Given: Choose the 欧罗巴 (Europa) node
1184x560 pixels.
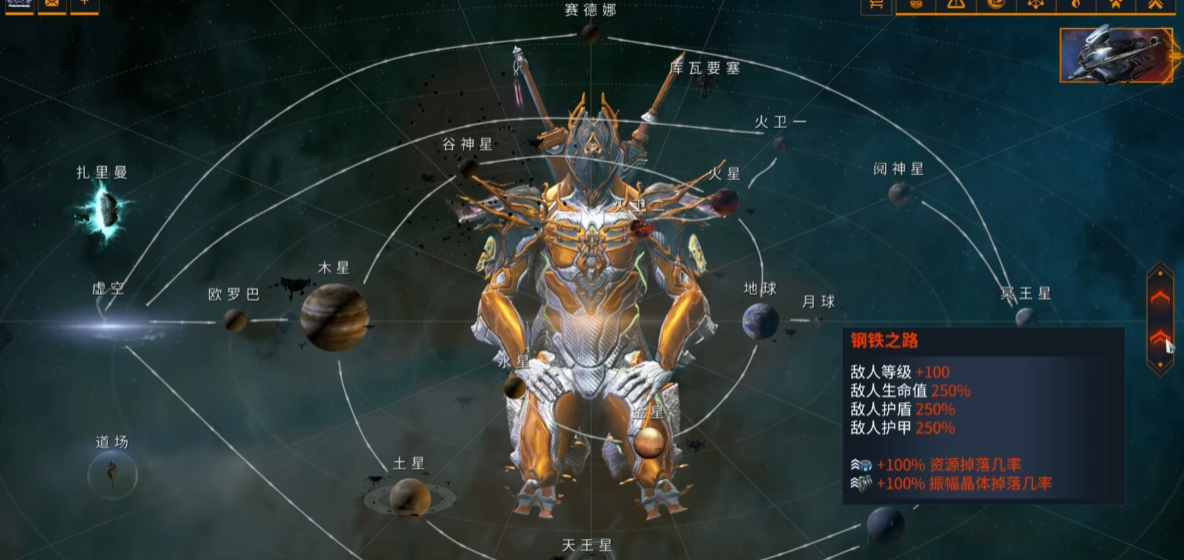Looking at the screenshot, I should pyautogui.click(x=235, y=320).
